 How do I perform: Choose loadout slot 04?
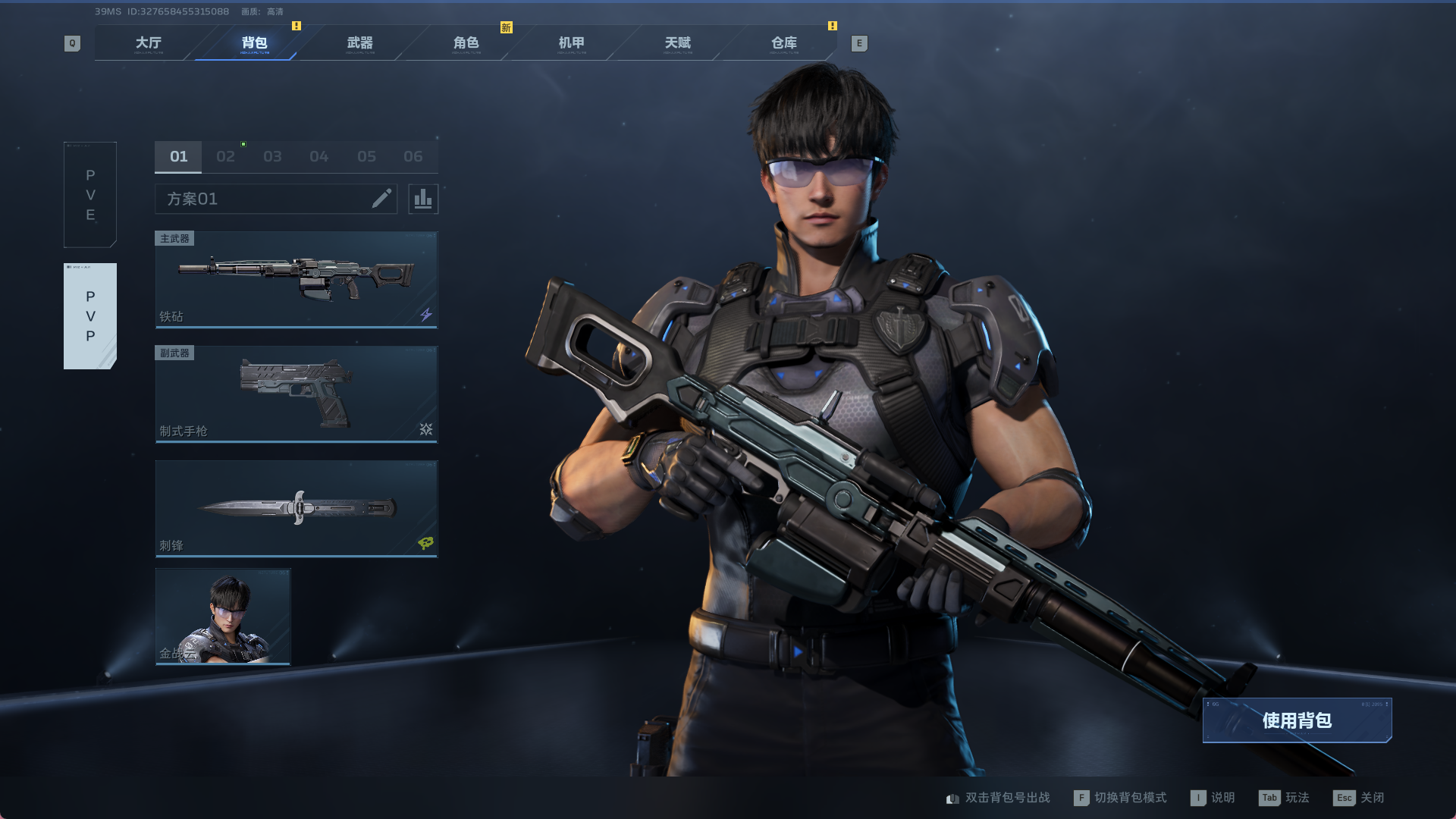pos(319,157)
